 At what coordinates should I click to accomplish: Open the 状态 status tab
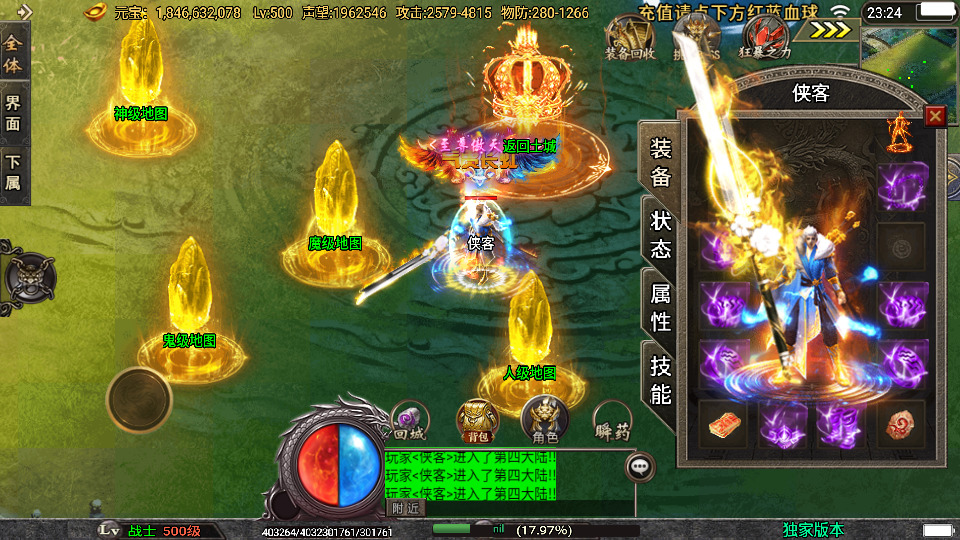point(660,235)
